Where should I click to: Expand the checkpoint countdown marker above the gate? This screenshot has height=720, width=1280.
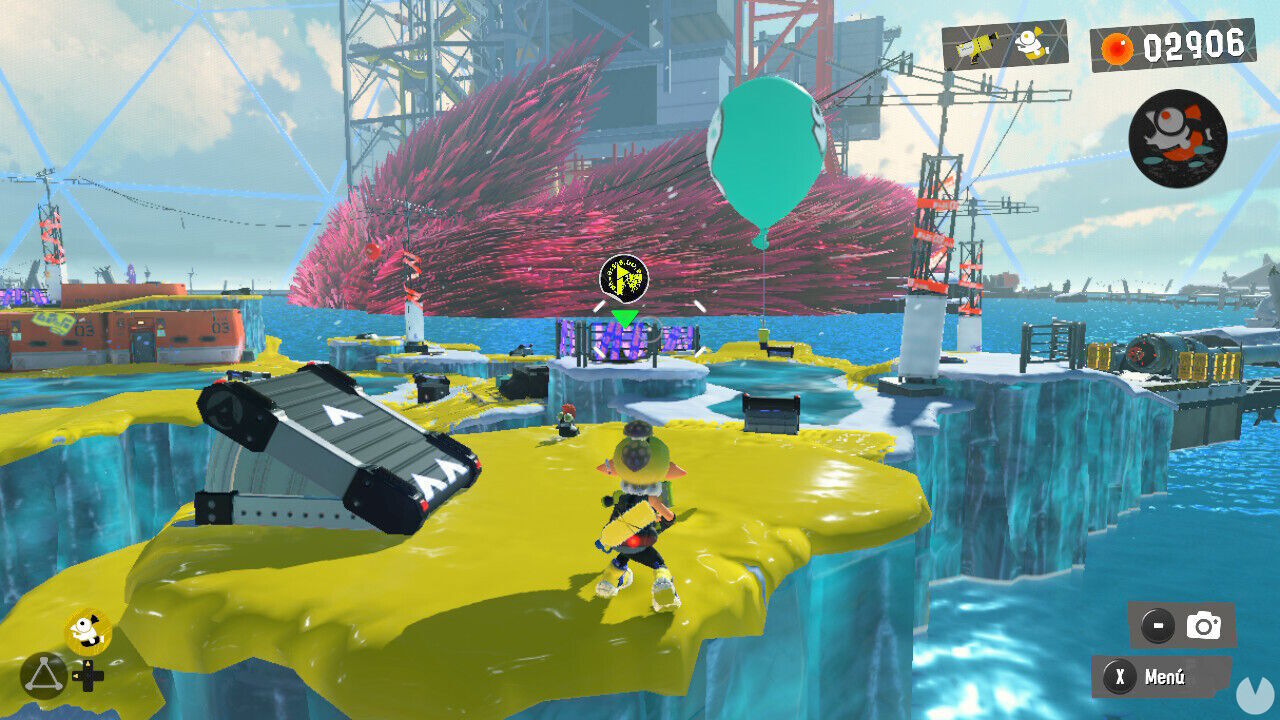pos(622,278)
